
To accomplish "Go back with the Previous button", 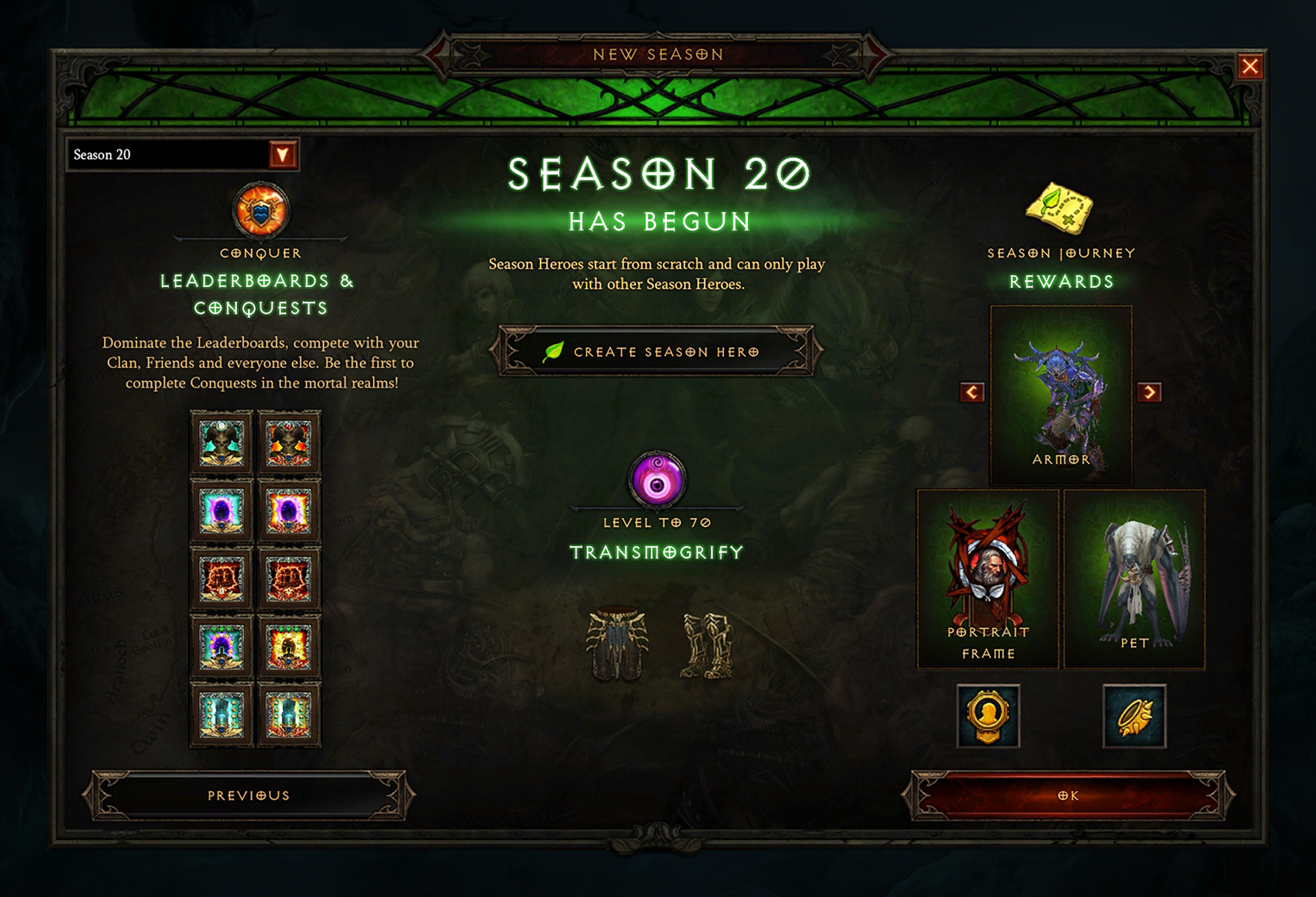I will pyautogui.click(x=248, y=796).
